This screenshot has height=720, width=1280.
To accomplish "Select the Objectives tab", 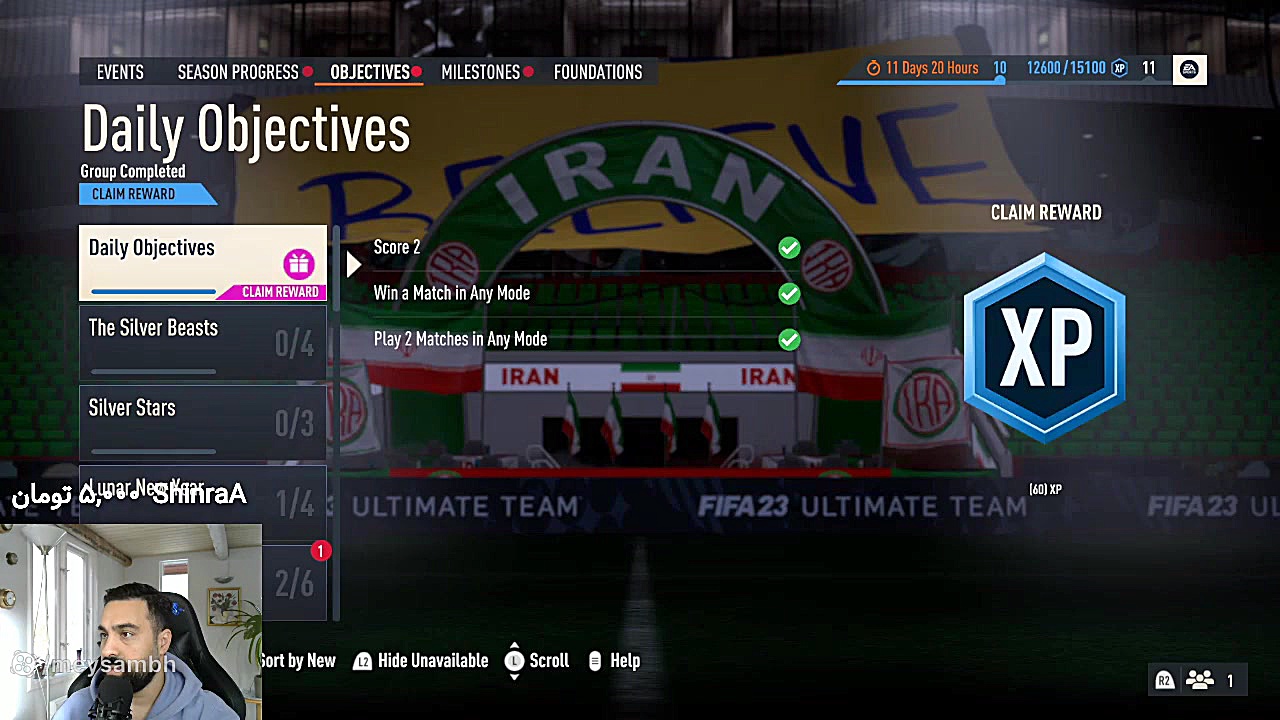I will [x=369, y=72].
